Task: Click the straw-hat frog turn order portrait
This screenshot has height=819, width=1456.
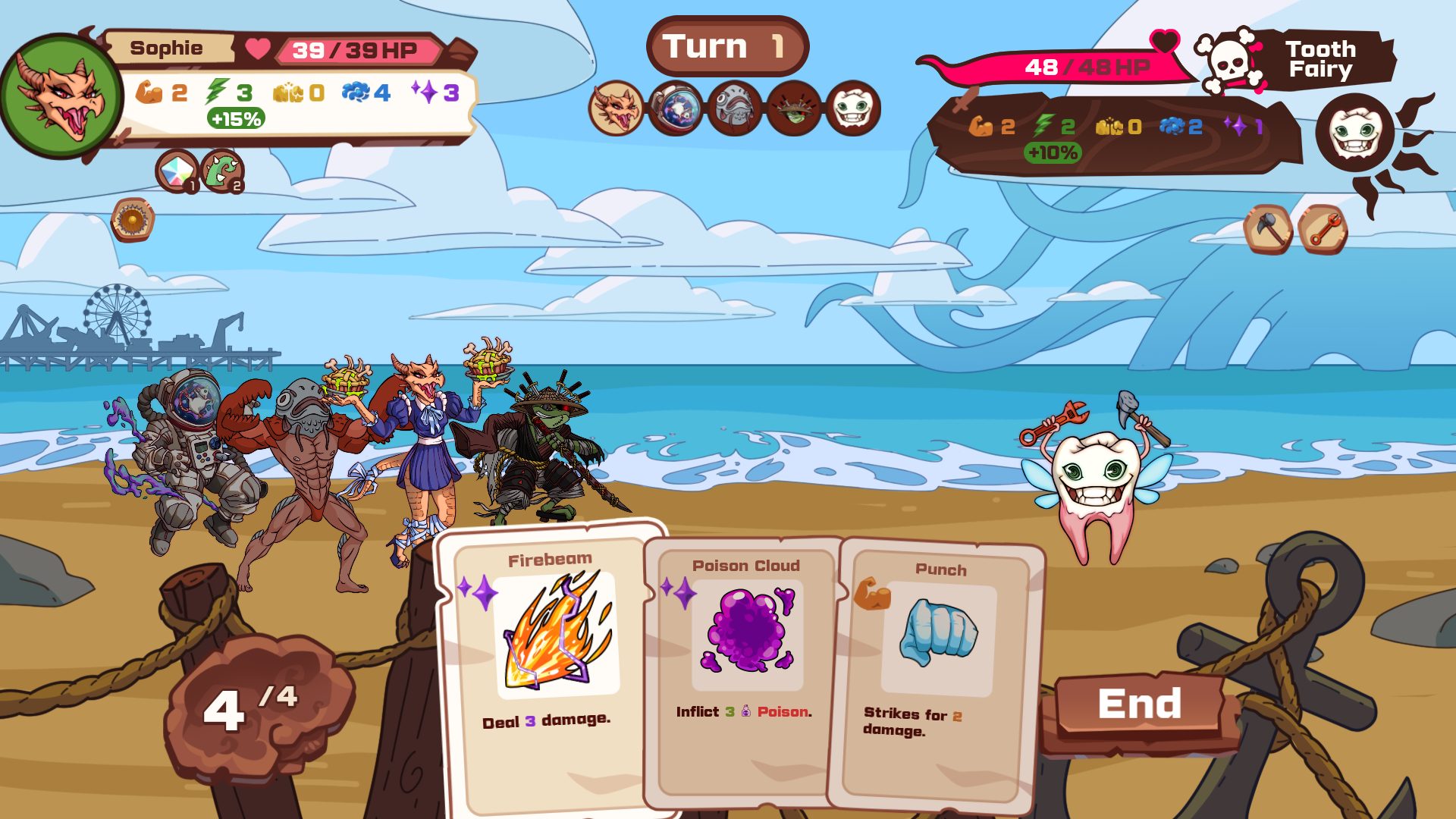Action: 793,108
